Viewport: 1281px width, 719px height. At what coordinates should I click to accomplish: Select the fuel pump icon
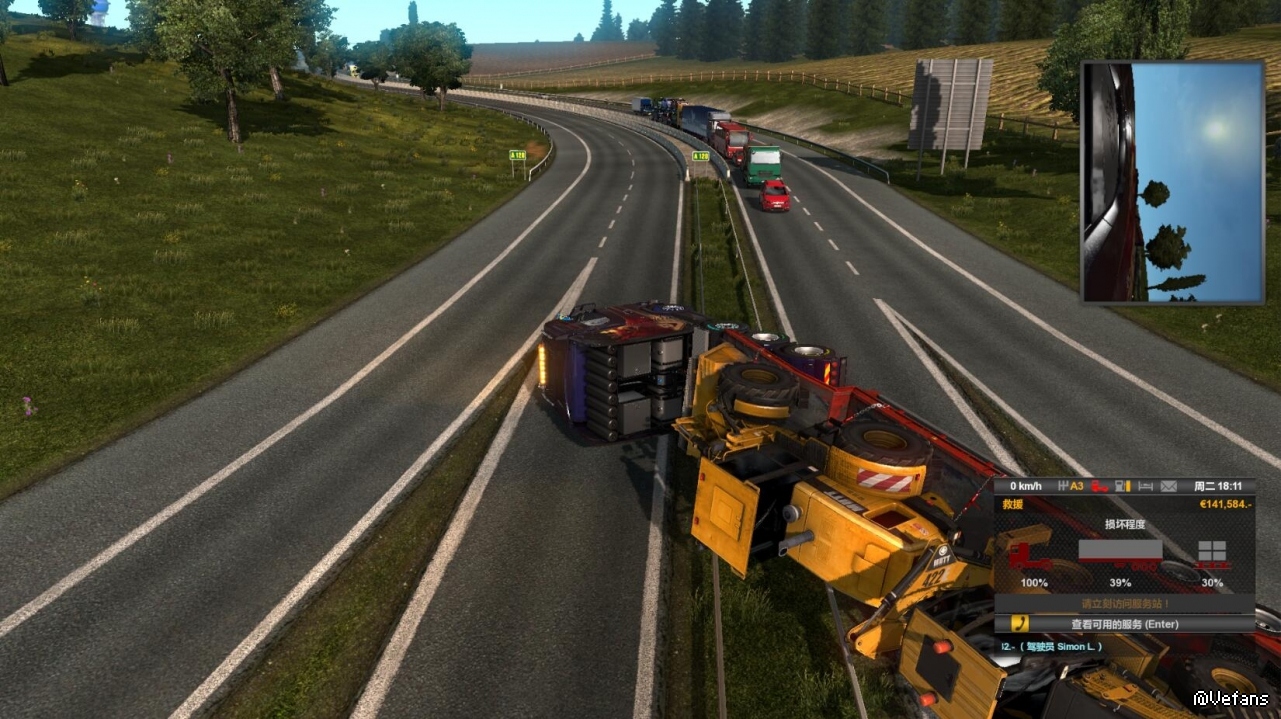point(1124,486)
